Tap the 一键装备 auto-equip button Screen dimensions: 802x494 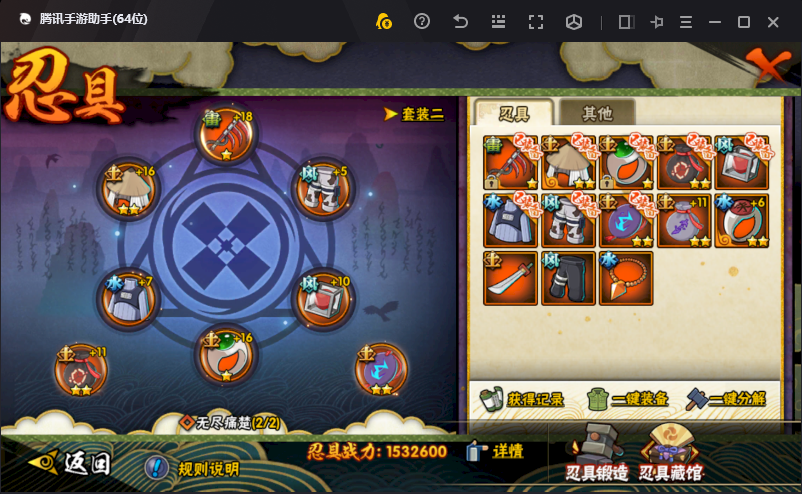626,399
